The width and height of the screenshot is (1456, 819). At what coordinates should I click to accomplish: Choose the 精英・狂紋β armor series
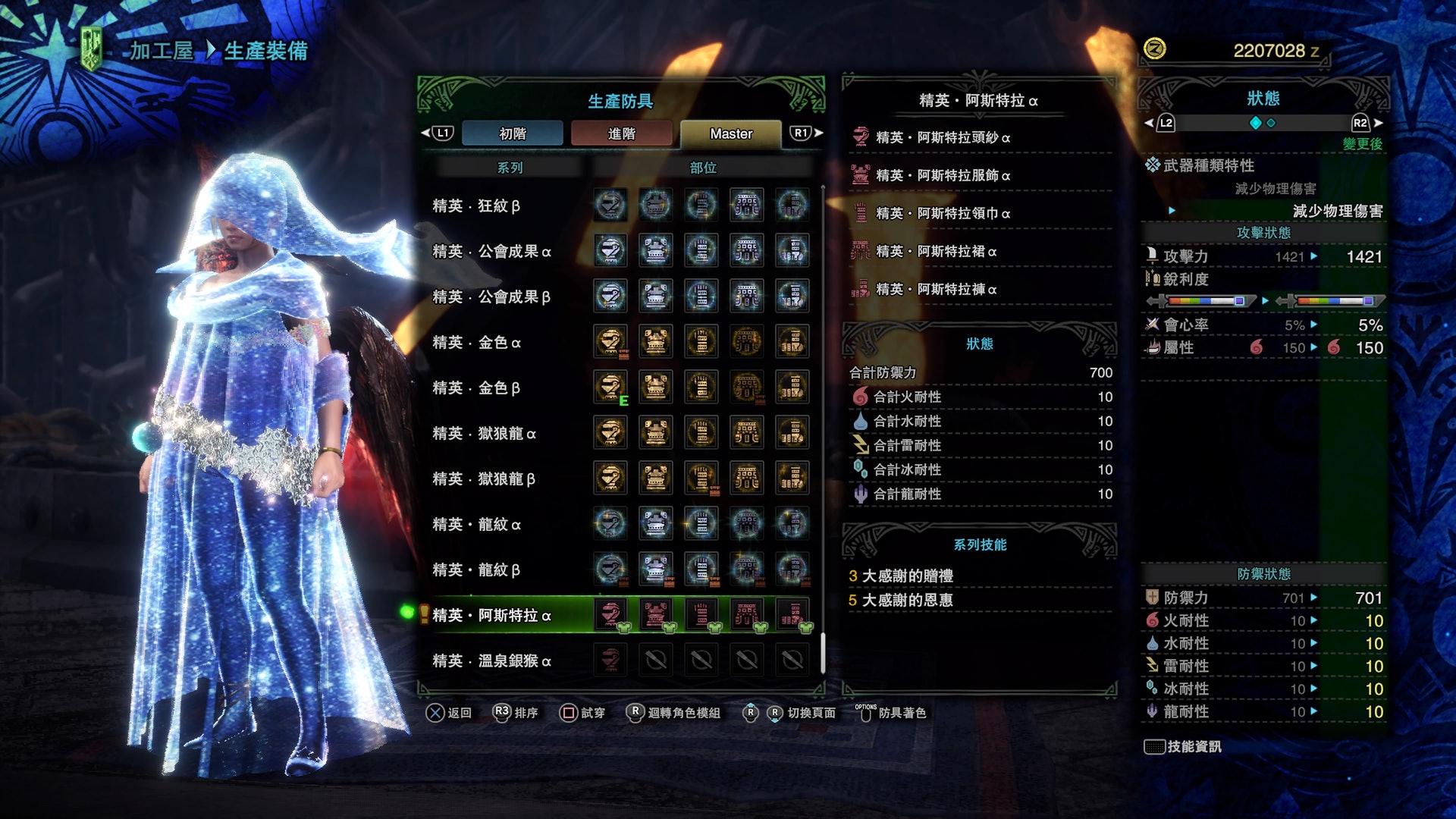(x=476, y=206)
